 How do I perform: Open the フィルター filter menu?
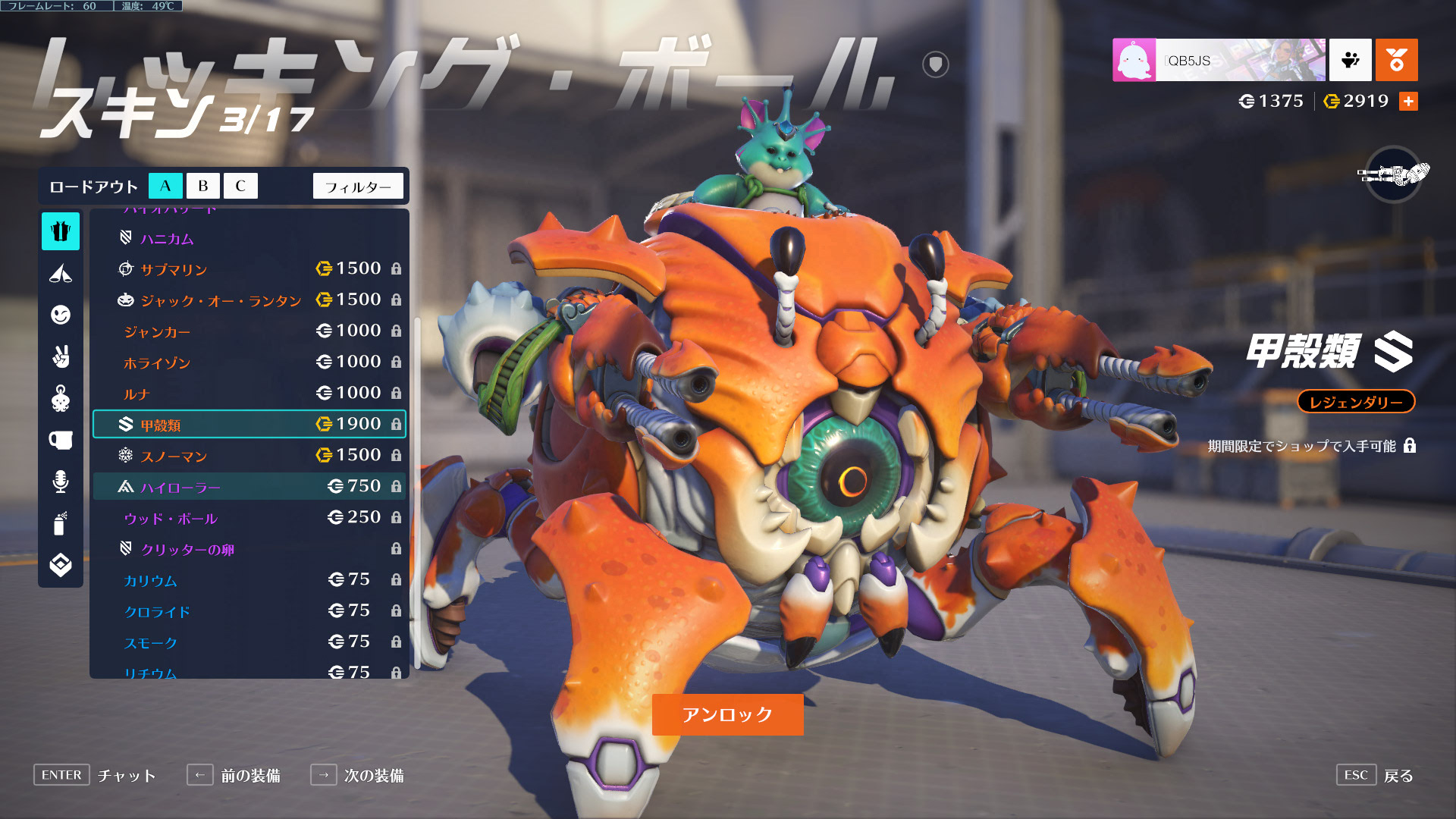358,186
